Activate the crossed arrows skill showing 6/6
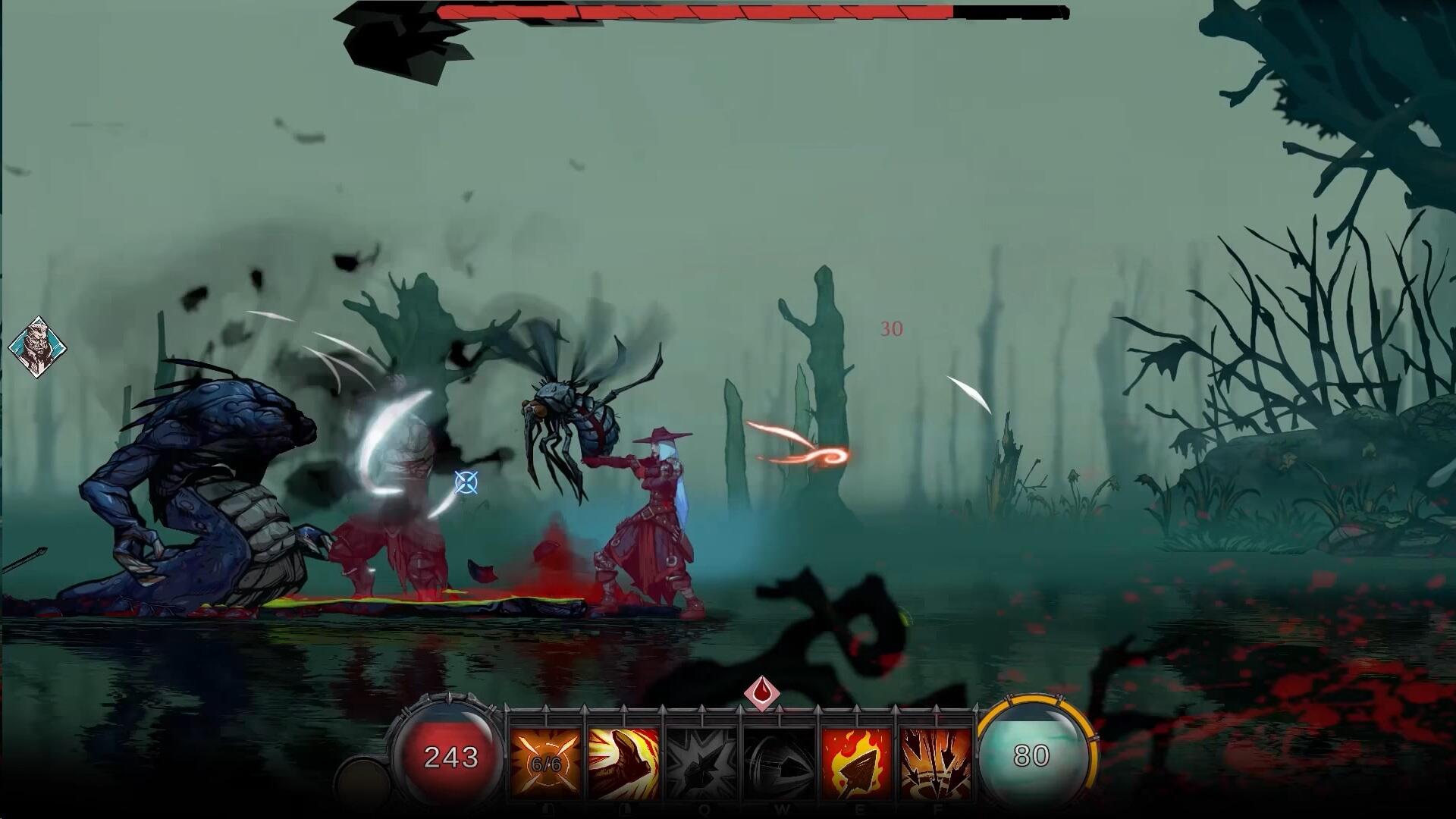The width and height of the screenshot is (1456, 819). (546, 761)
